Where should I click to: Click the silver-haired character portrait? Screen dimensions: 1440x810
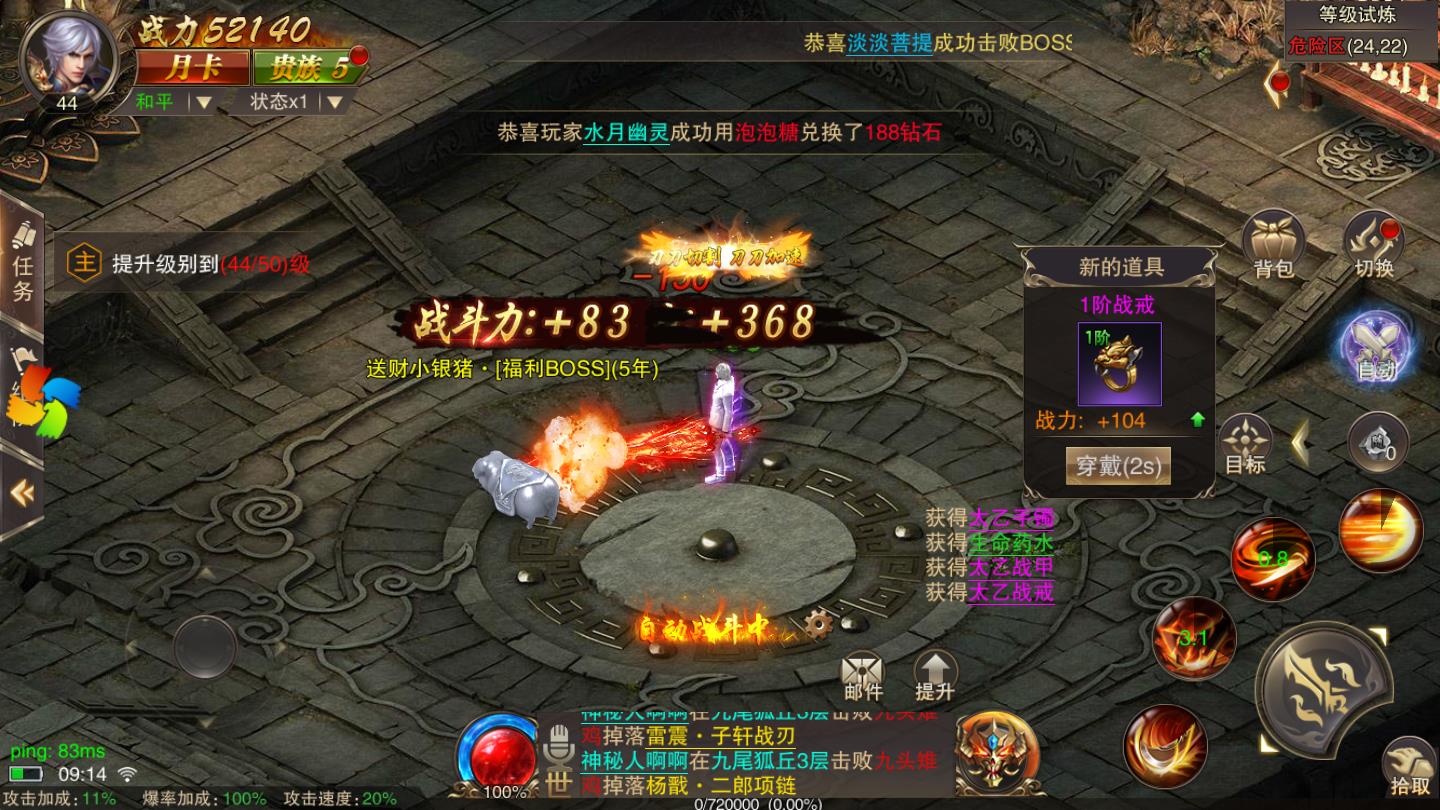(x=66, y=55)
